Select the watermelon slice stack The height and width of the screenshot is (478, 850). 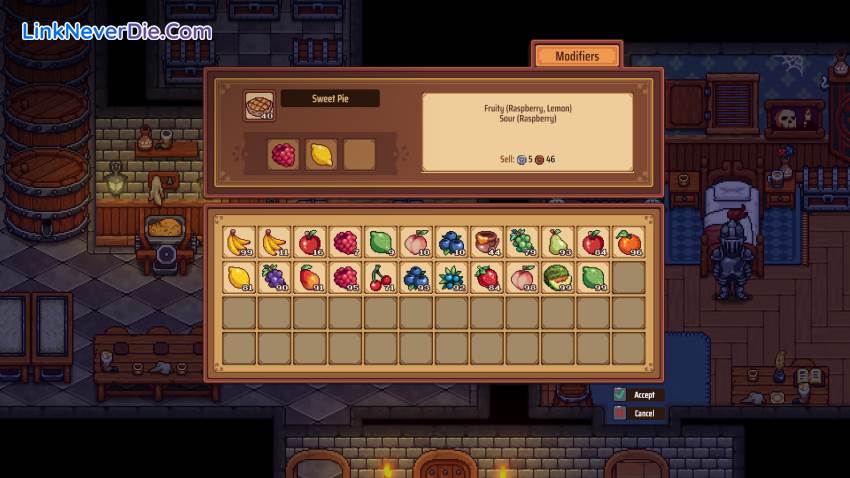pos(557,278)
